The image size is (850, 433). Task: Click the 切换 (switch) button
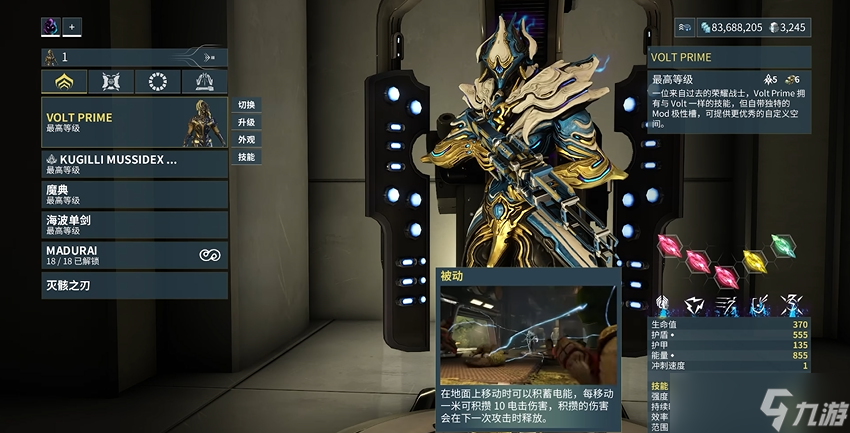coord(246,105)
